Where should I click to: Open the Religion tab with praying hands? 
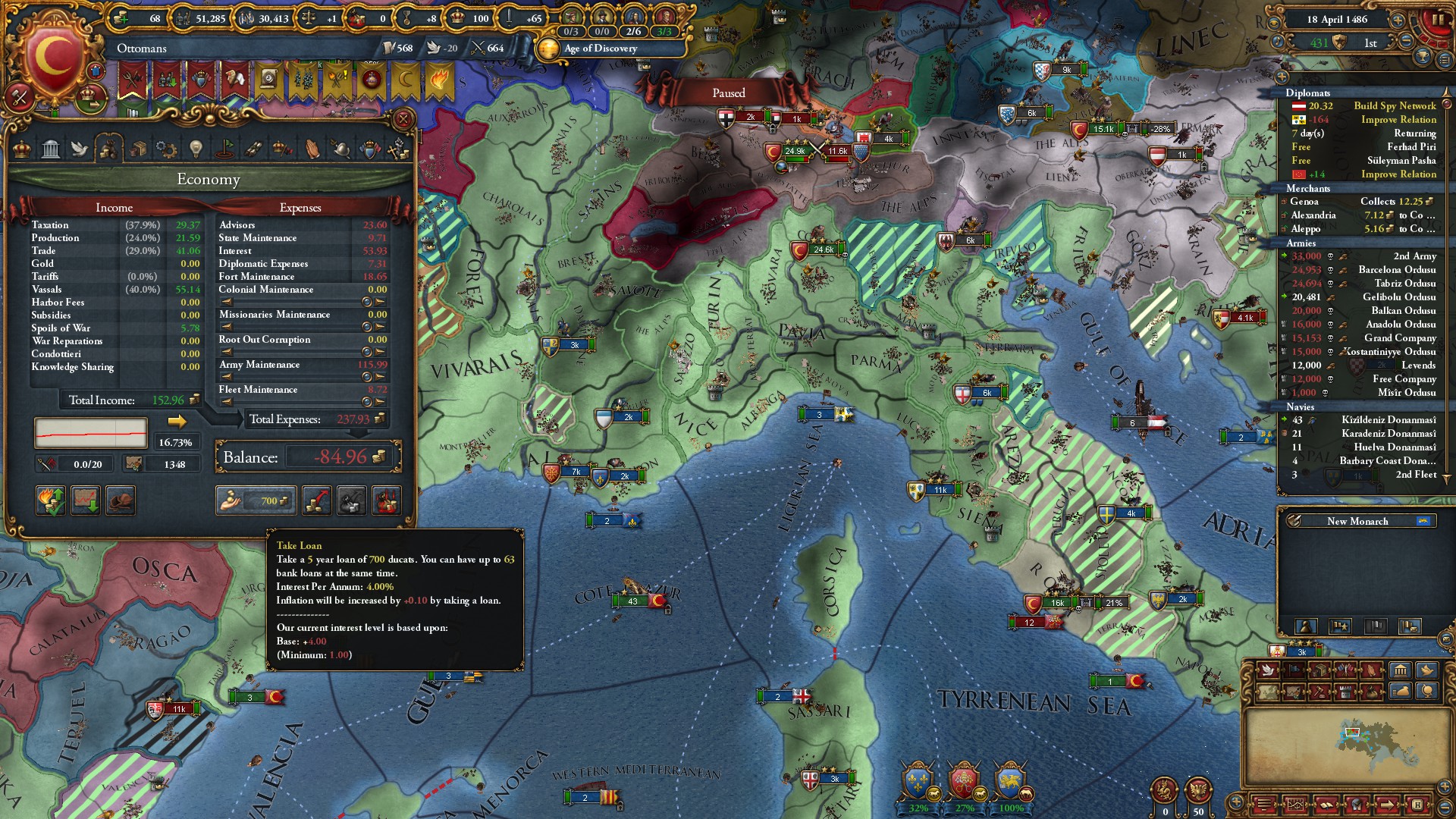312,149
